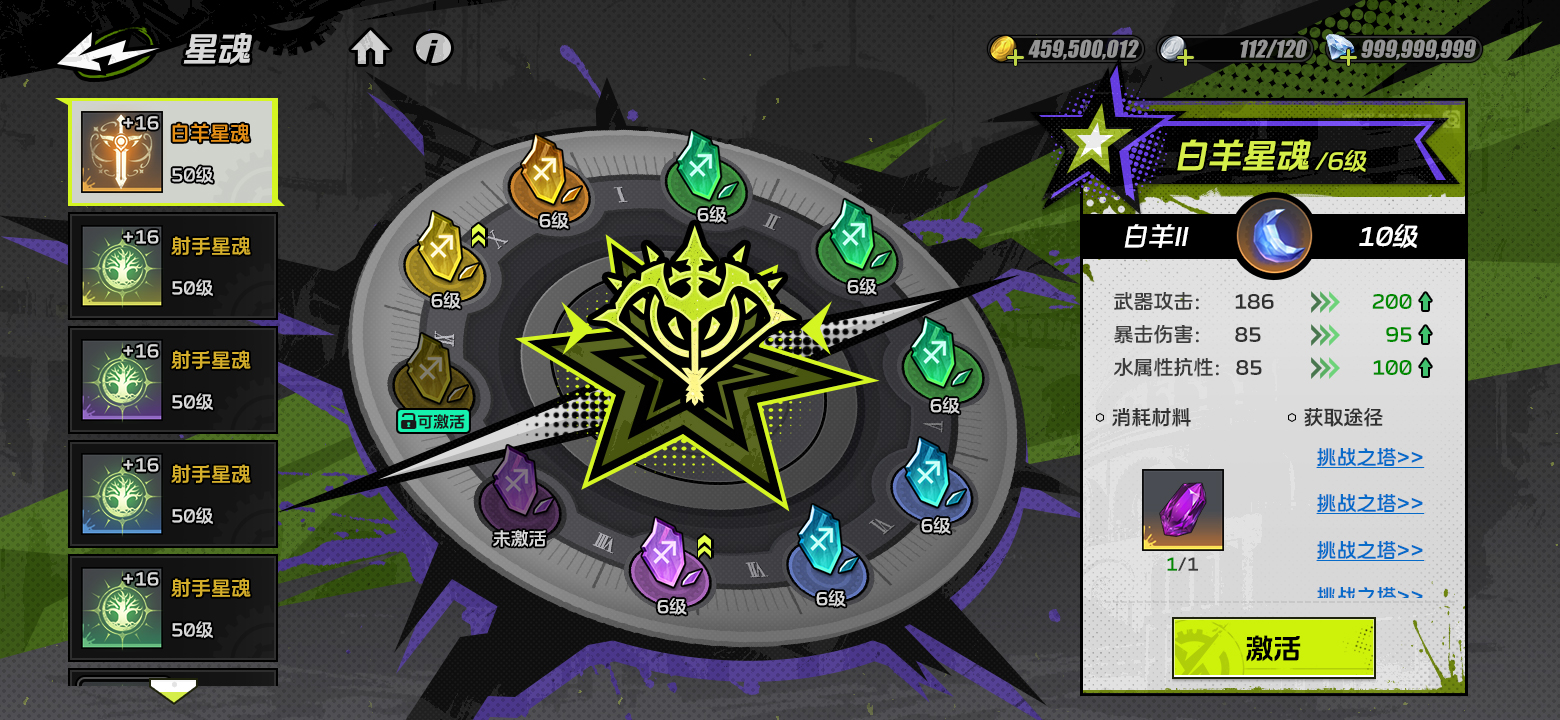Go to the home screen
1560x720 pixels.
(370, 48)
